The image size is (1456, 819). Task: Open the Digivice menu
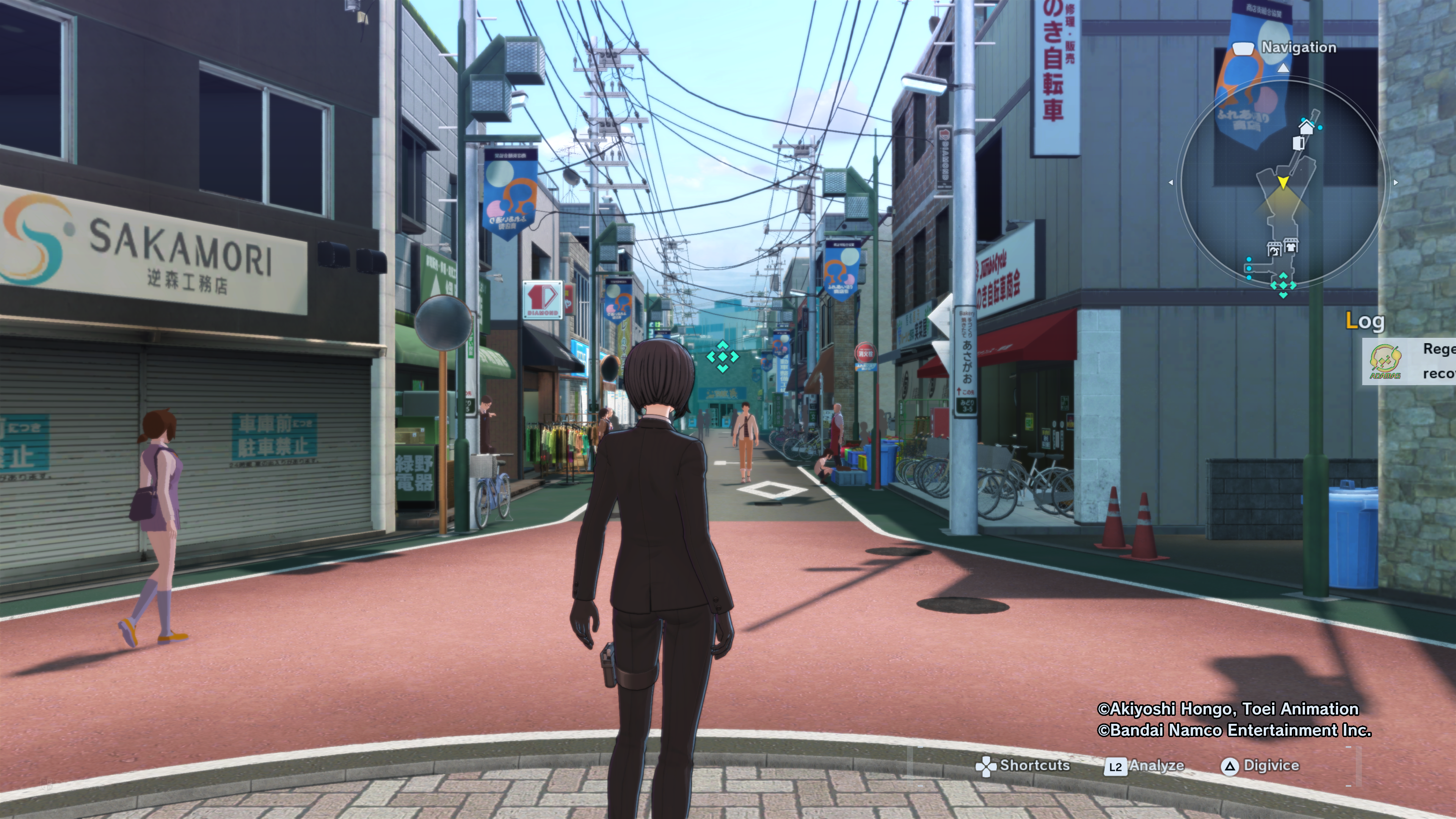coord(1260,766)
